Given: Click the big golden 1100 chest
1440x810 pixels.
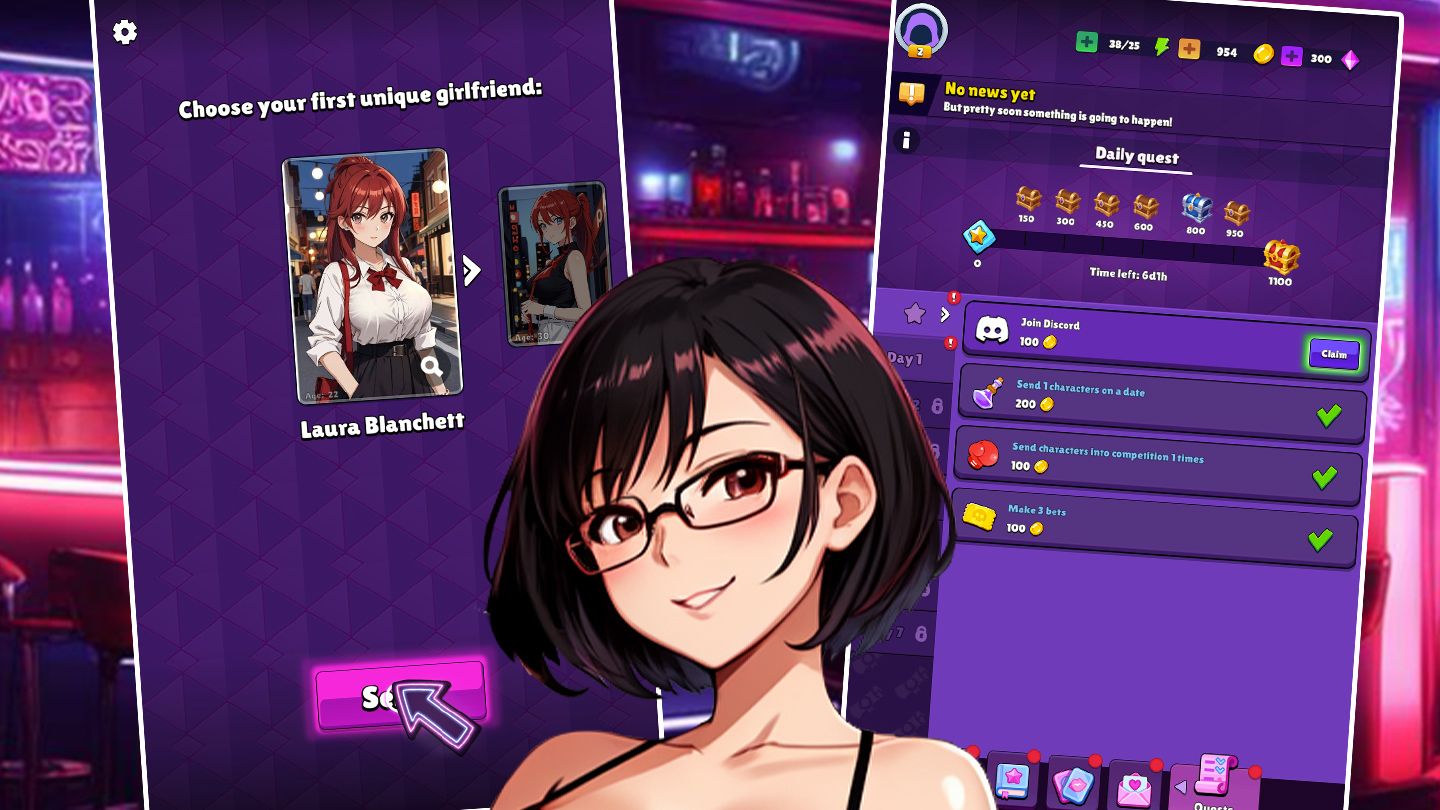Looking at the screenshot, I should point(1281,257).
